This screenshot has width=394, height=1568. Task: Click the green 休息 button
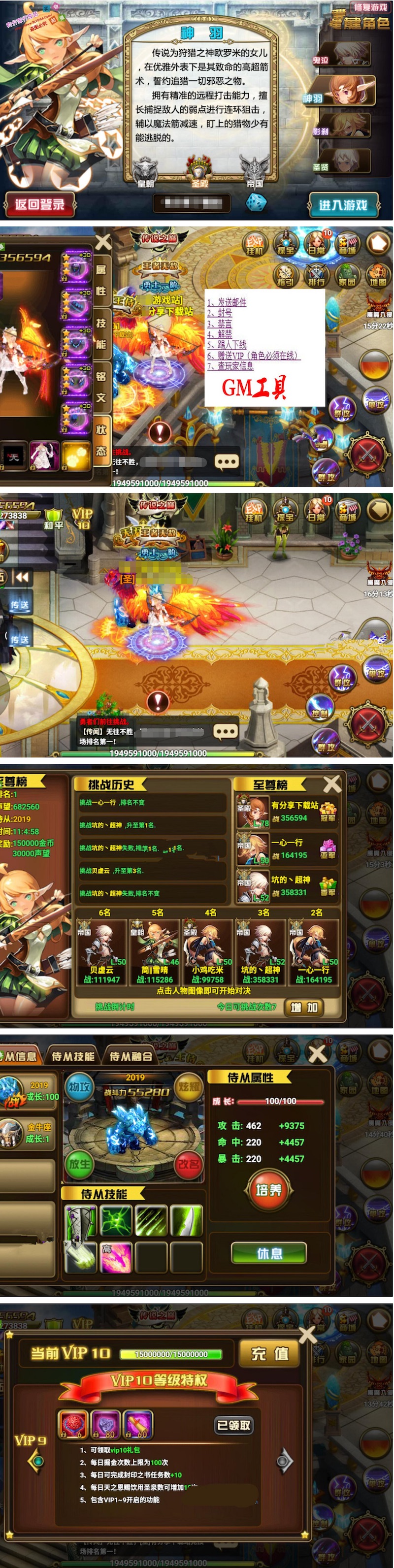pyautogui.click(x=268, y=1253)
